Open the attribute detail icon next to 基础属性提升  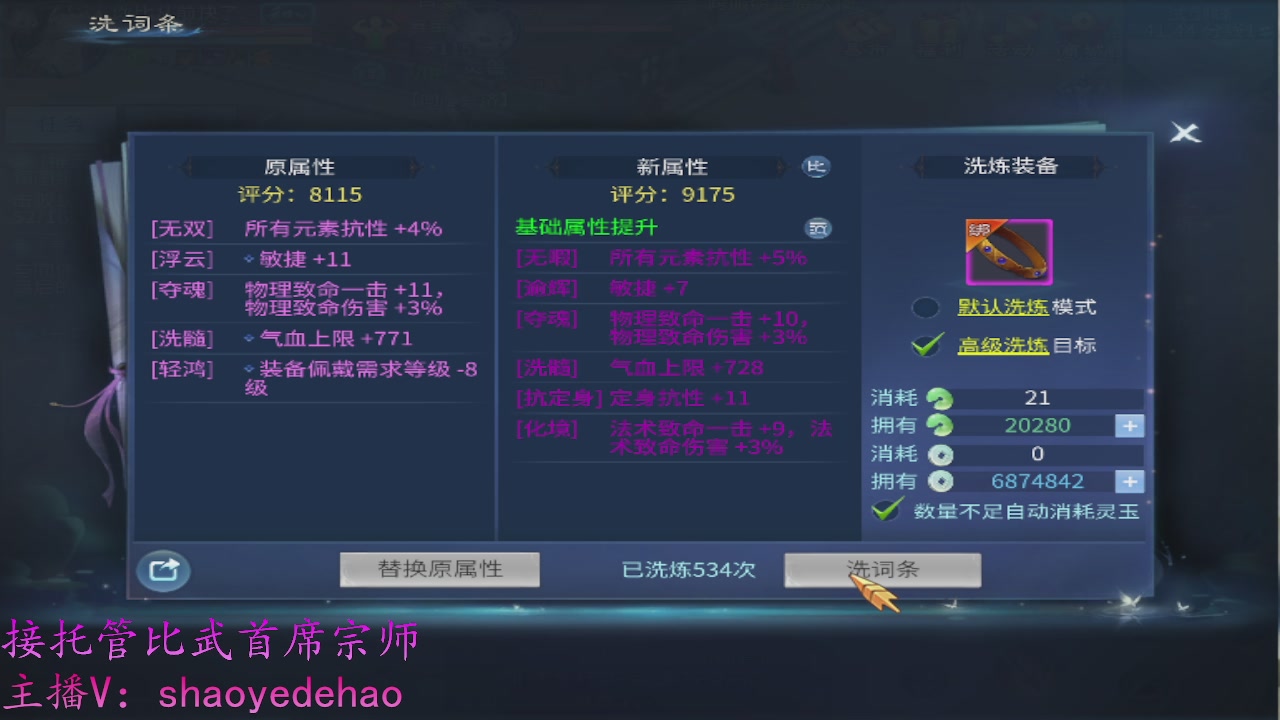coord(818,228)
